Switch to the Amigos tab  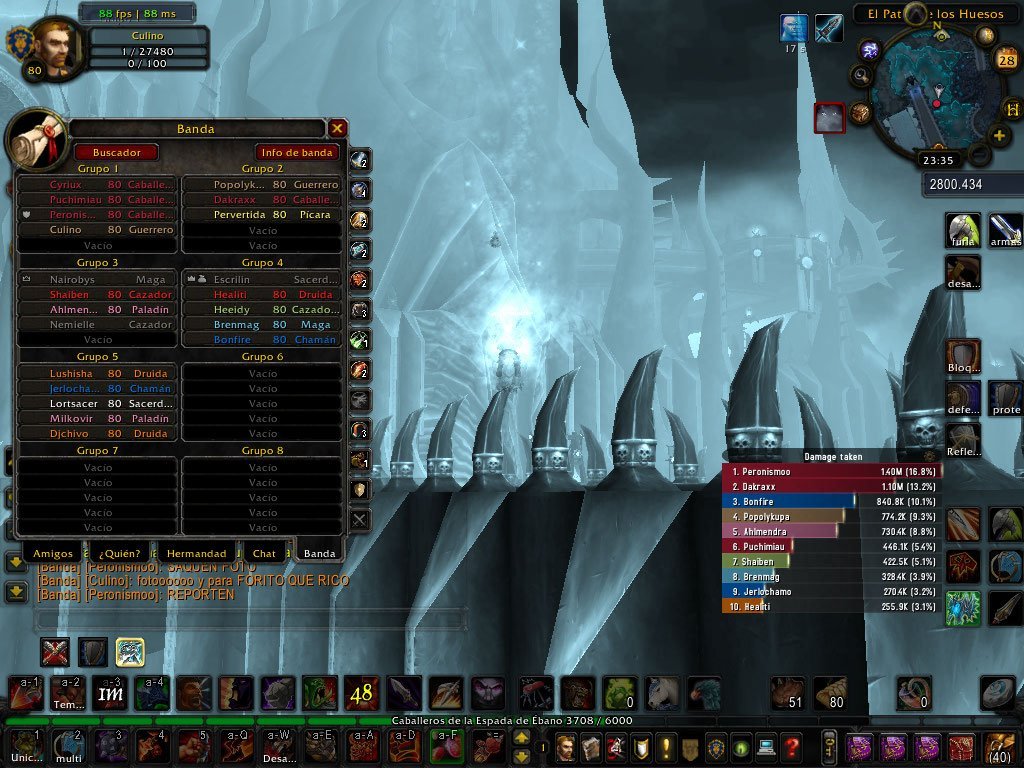tap(53, 553)
